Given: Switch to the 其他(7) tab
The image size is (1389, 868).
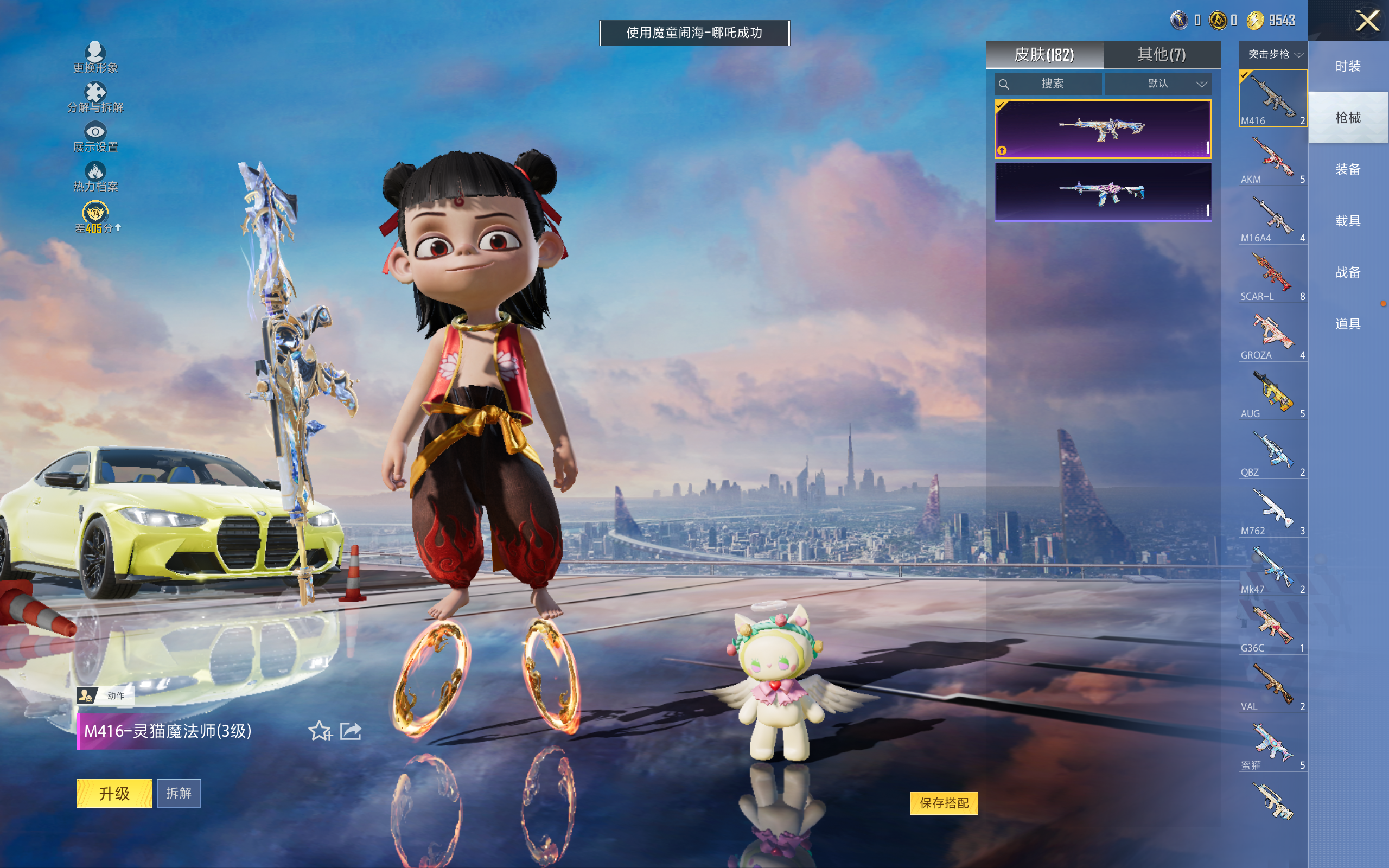Looking at the screenshot, I should (x=1161, y=55).
